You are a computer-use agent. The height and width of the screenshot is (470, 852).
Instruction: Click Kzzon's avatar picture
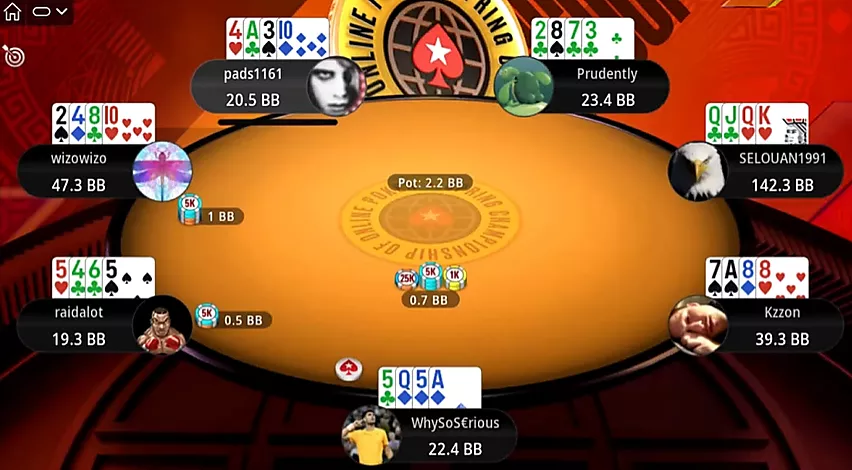pyautogui.click(x=697, y=325)
